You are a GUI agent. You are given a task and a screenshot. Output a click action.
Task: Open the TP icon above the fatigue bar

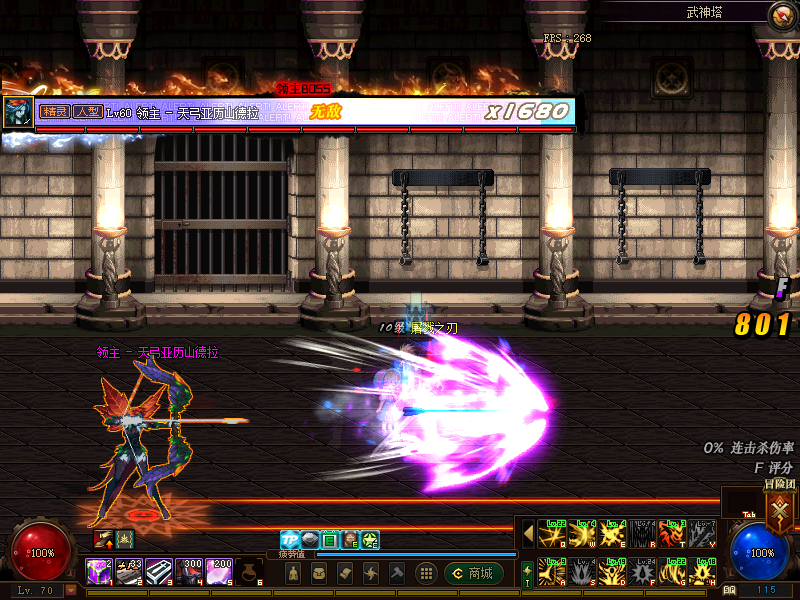pos(289,540)
